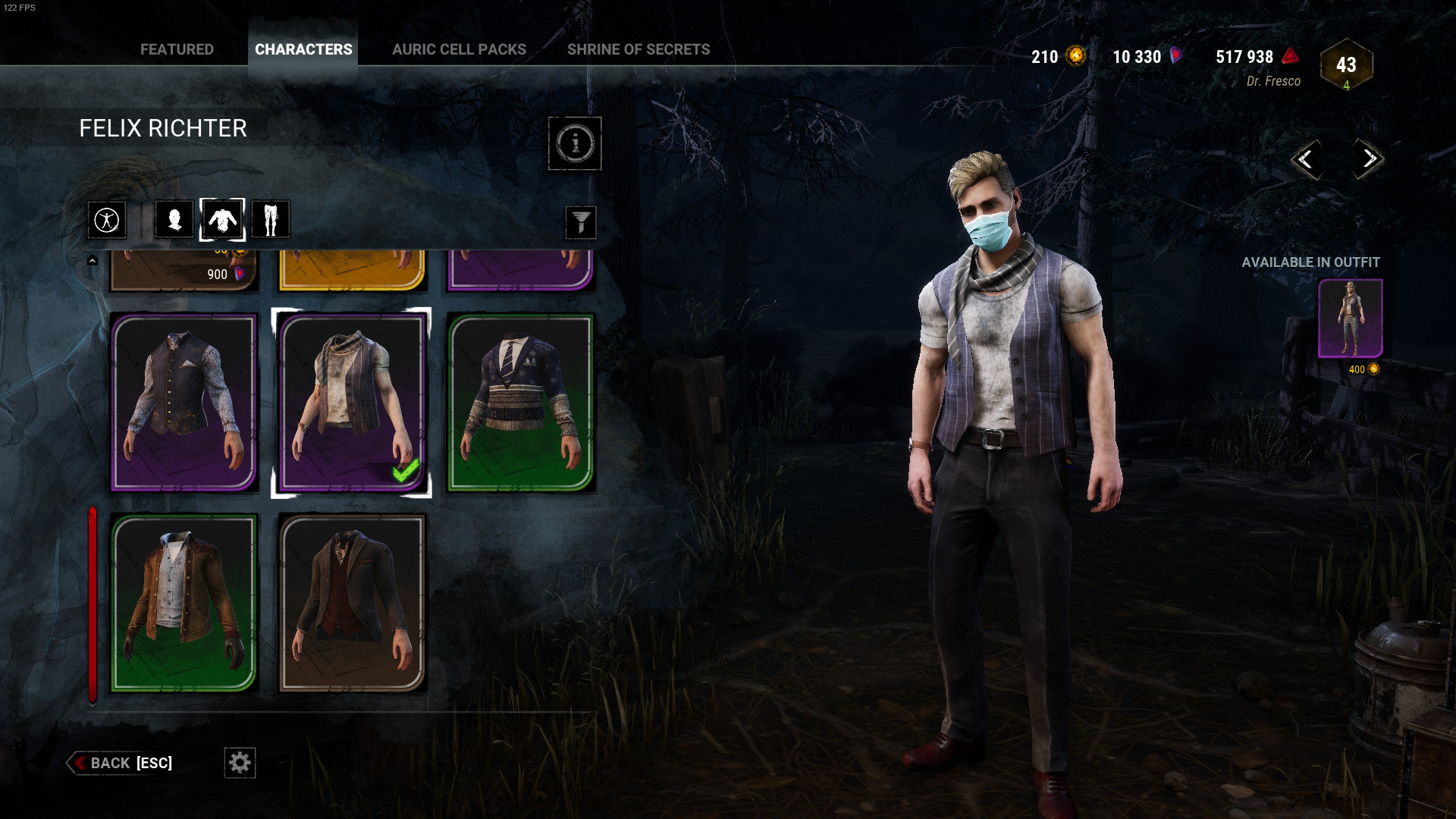Select the torso customization category icon
This screenshot has width=1456, height=819.
tap(222, 219)
